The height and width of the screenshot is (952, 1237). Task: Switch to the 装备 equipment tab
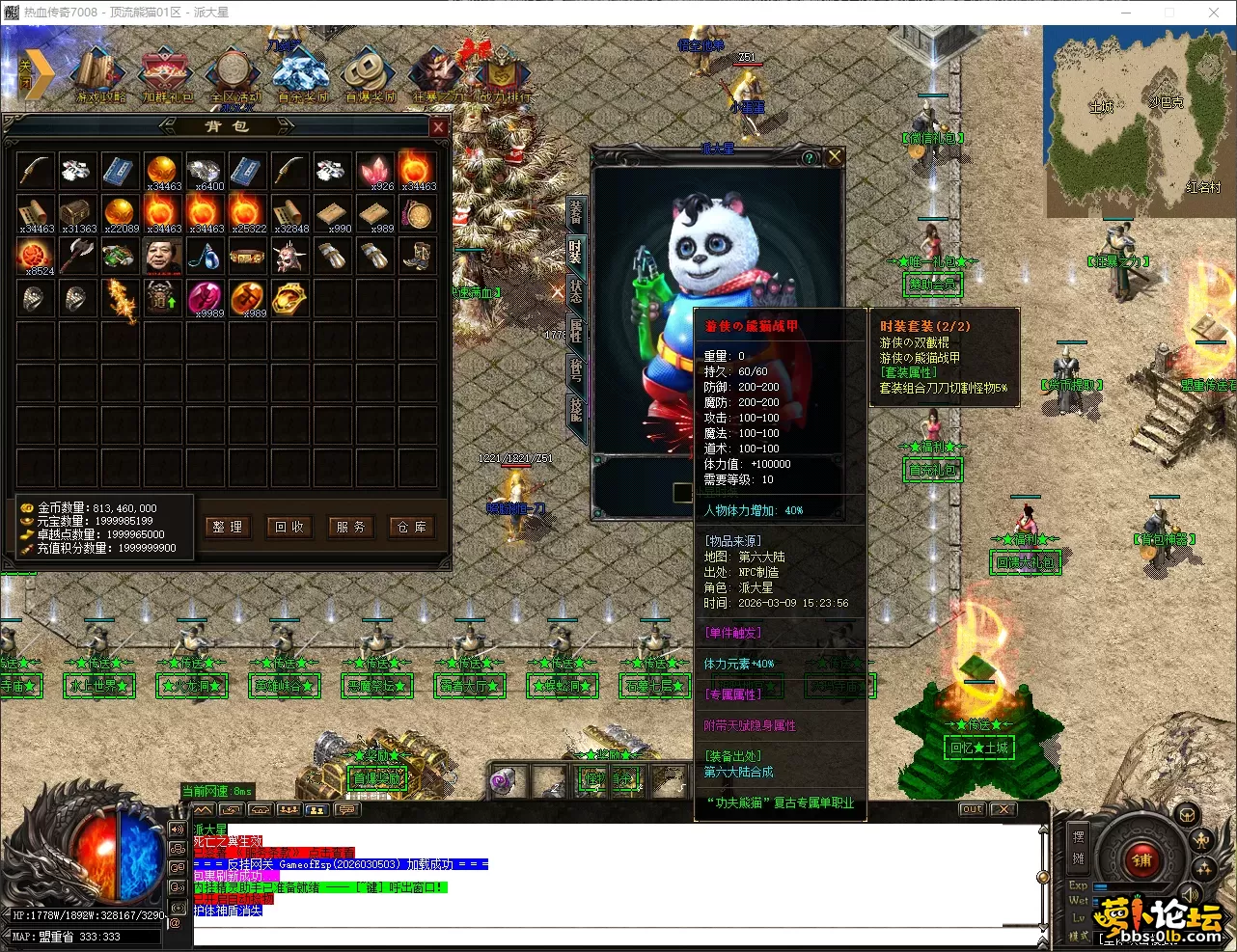click(x=576, y=211)
